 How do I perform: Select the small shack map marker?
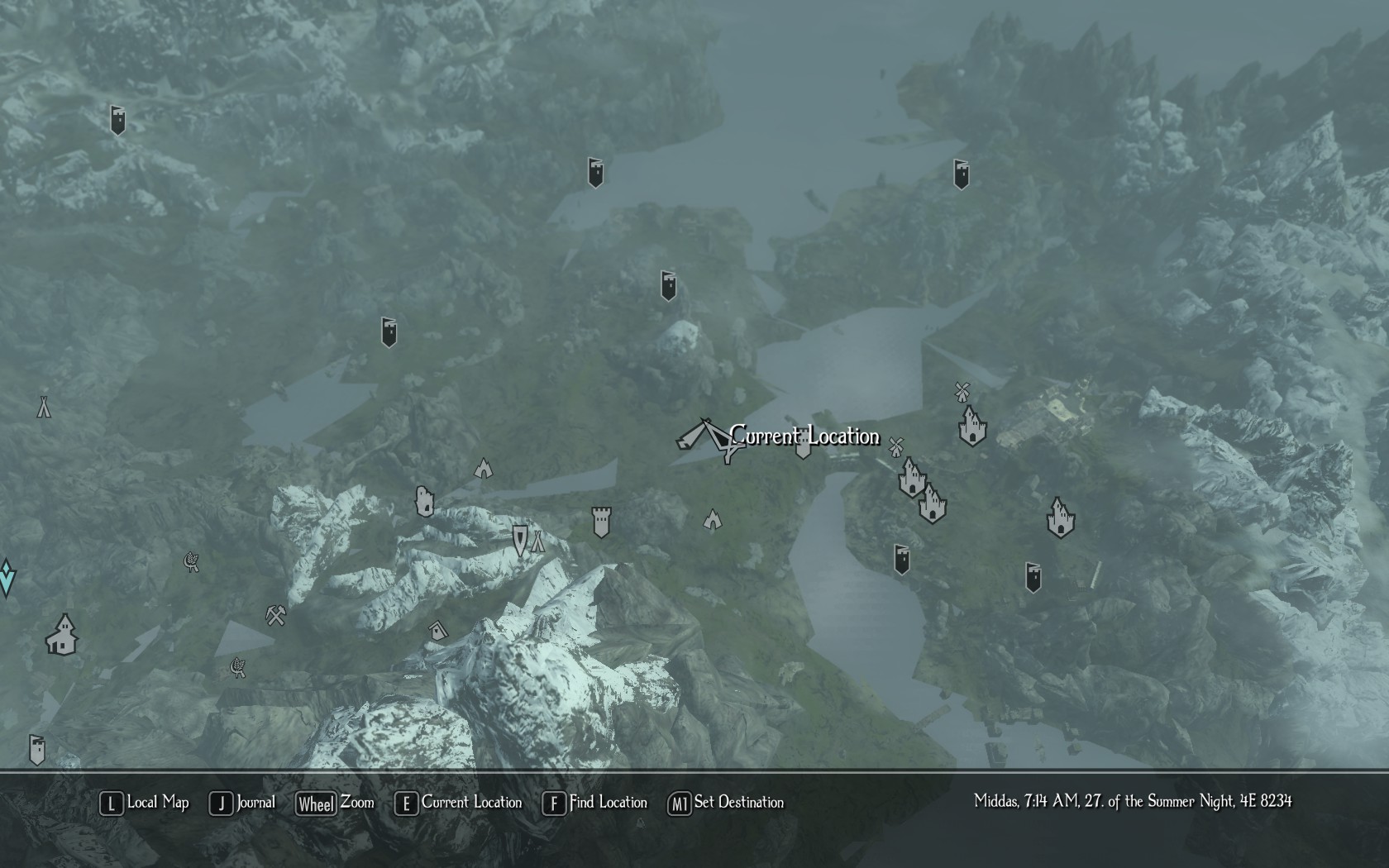[x=437, y=632]
